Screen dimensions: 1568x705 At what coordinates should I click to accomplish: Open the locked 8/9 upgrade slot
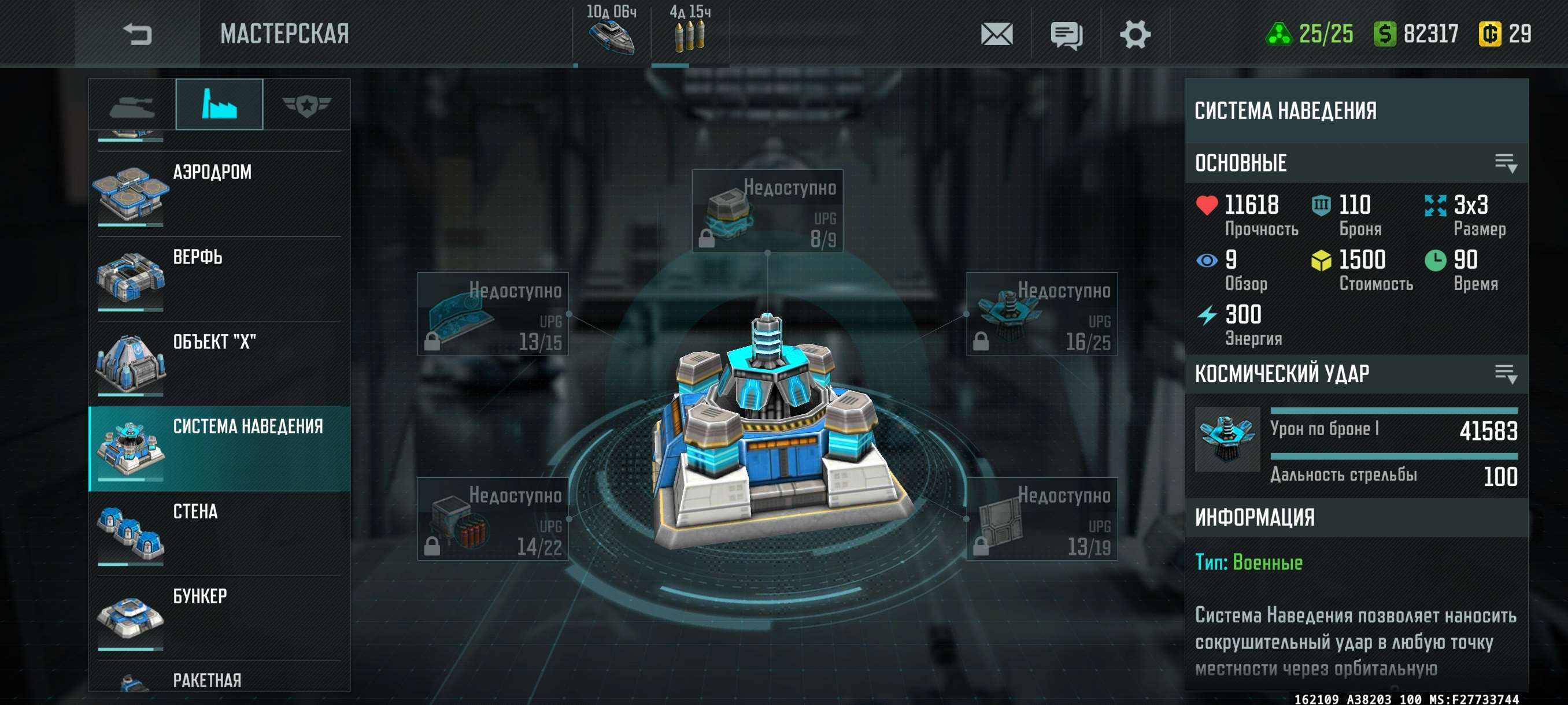tap(767, 210)
